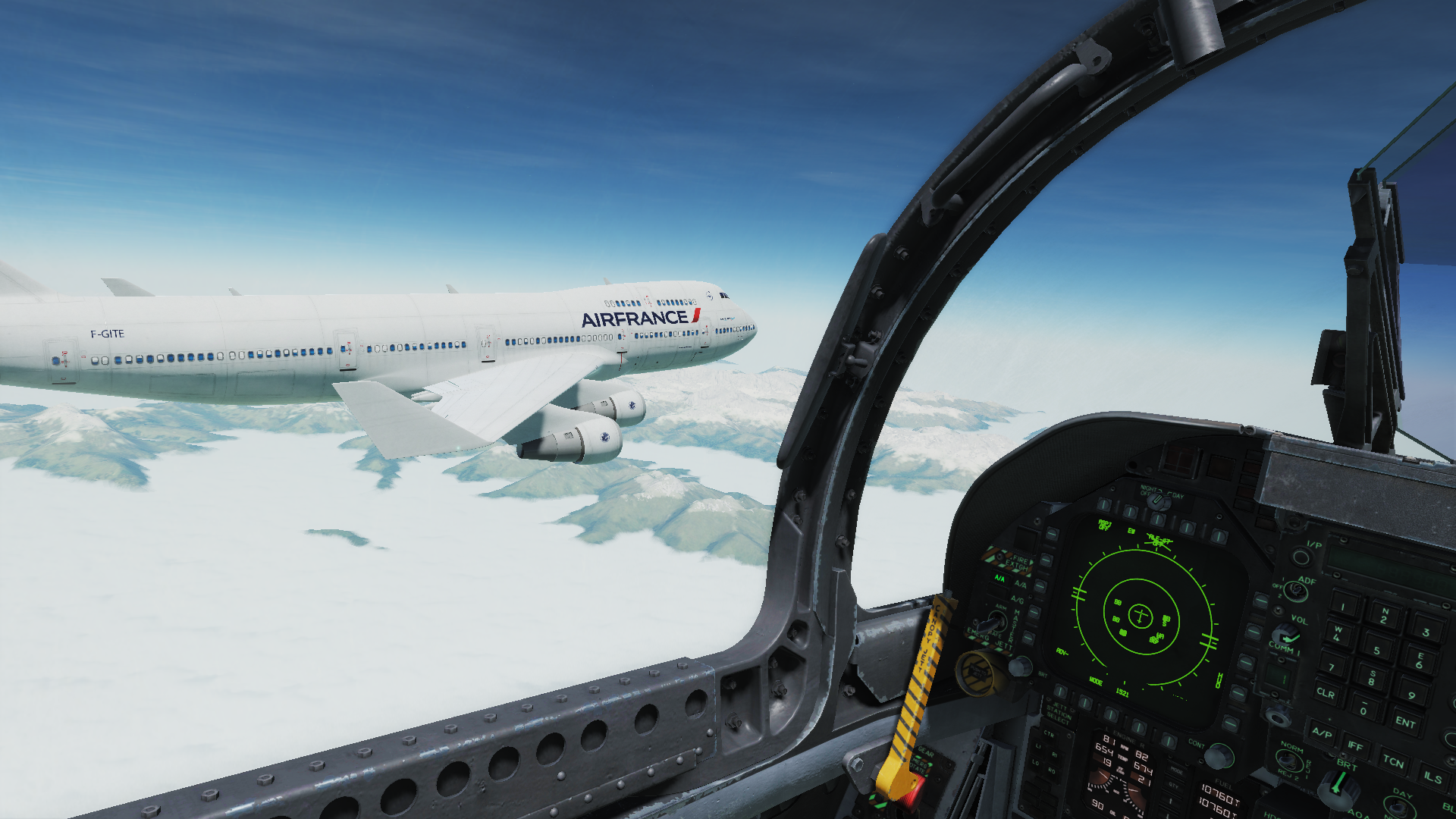The image size is (1456, 819).
Task: Tap keypad key 1 on the UFC
Action: (x=1343, y=606)
